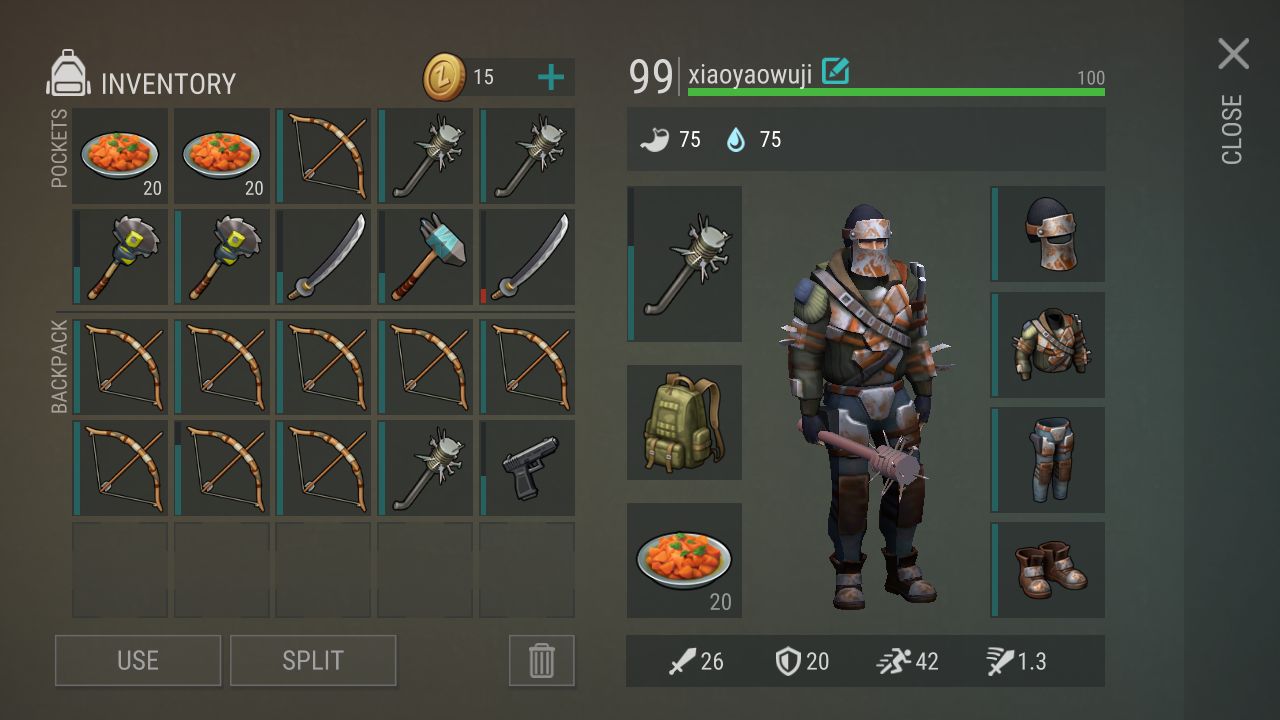Select the pistol in the backpack
1280x720 pixels.
point(528,468)
